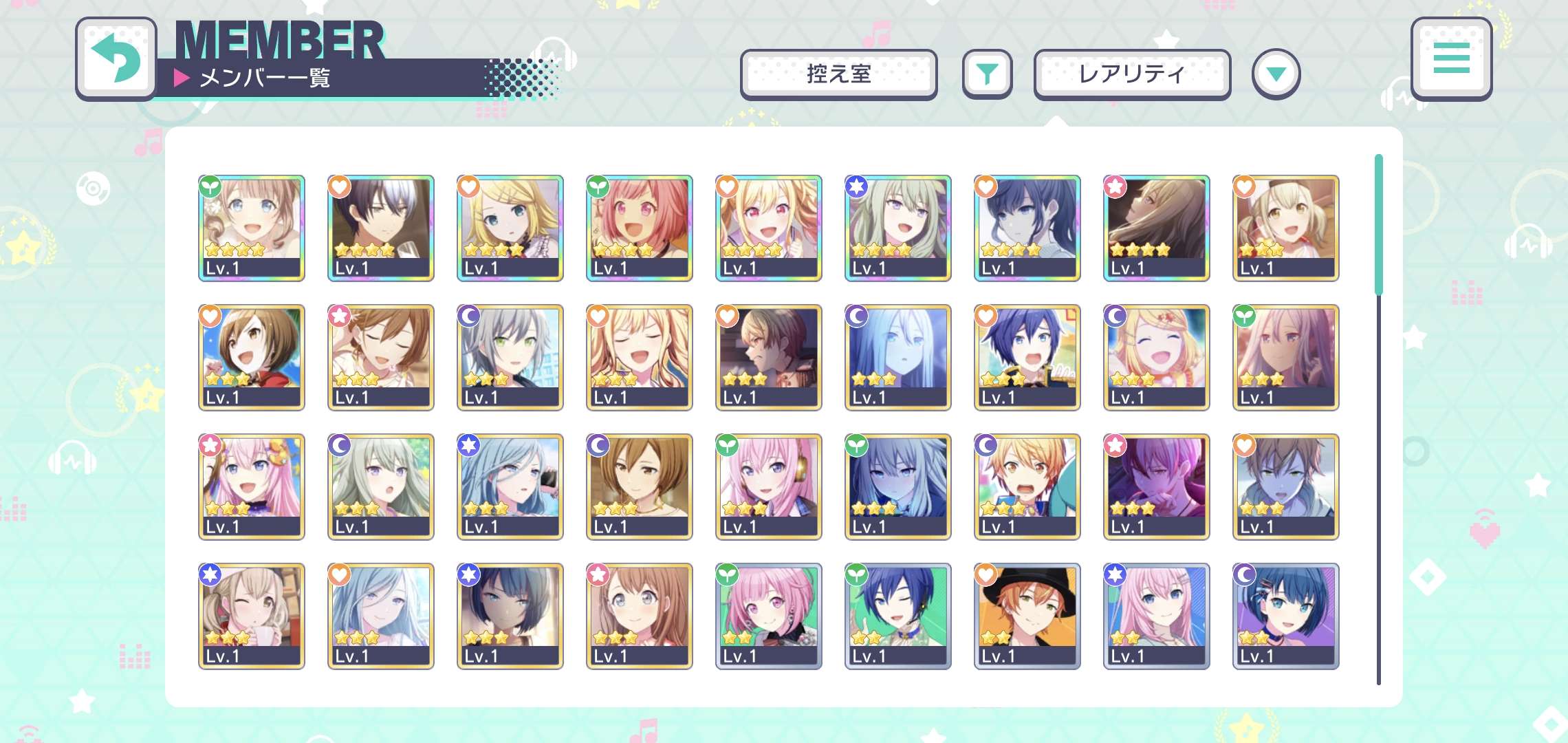Toggle sort order with the down-triangle button
The width and height of the screenshot is (1568, 743).
pos(1276,74)
